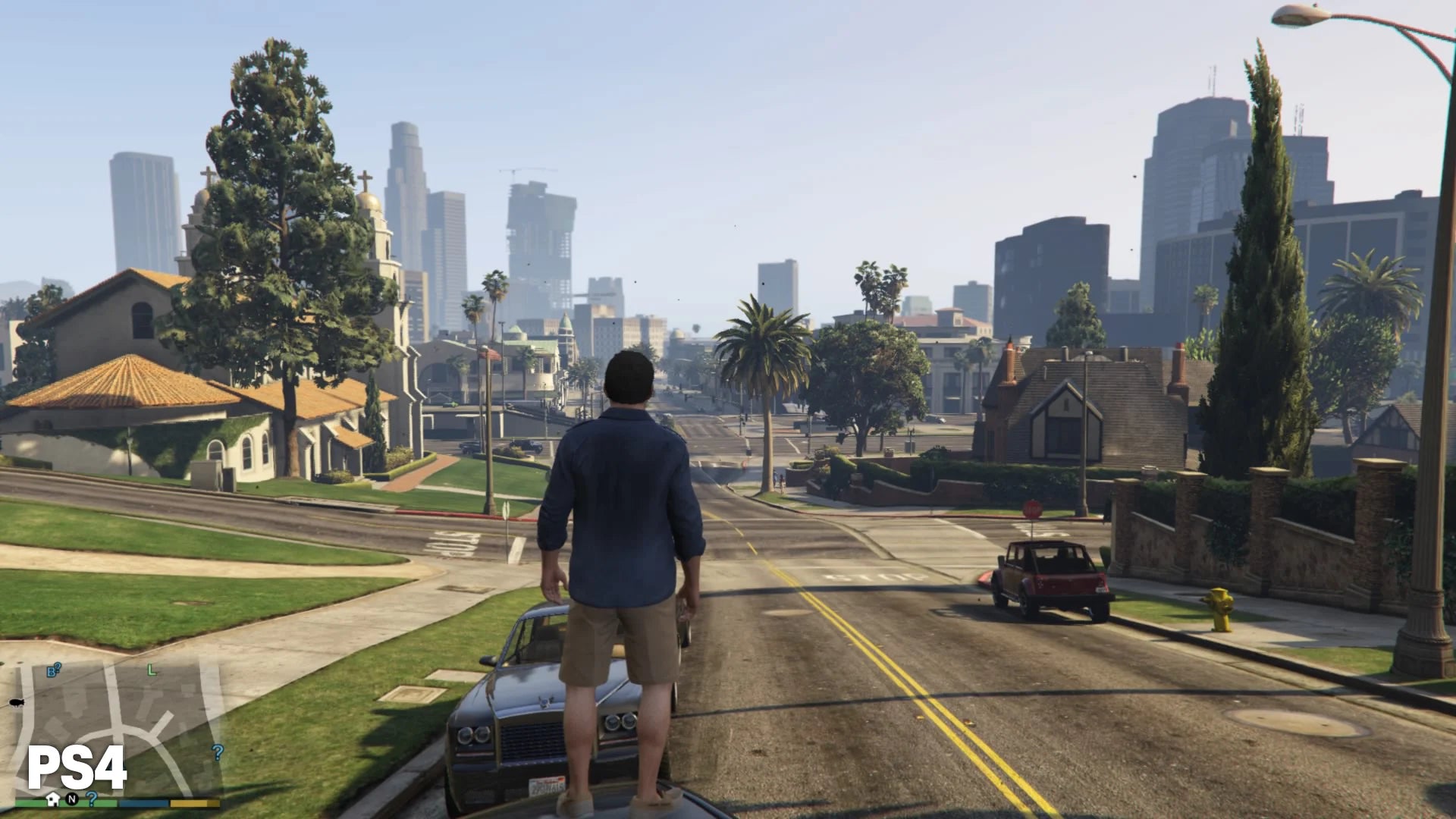Click the black animal blip on the minimap's left edge

click(16, 703)
